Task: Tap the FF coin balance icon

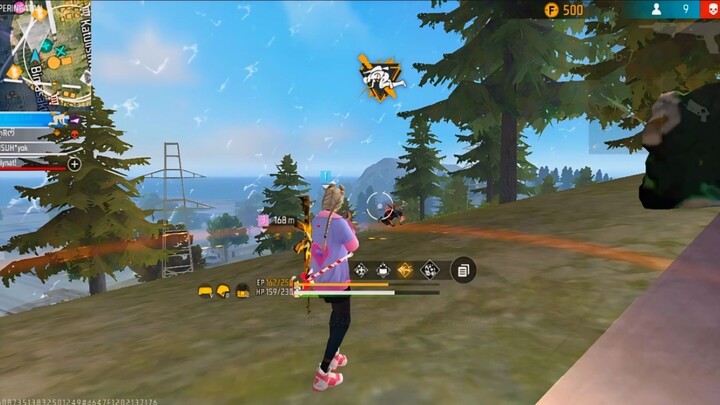Action: pos(551,9)
